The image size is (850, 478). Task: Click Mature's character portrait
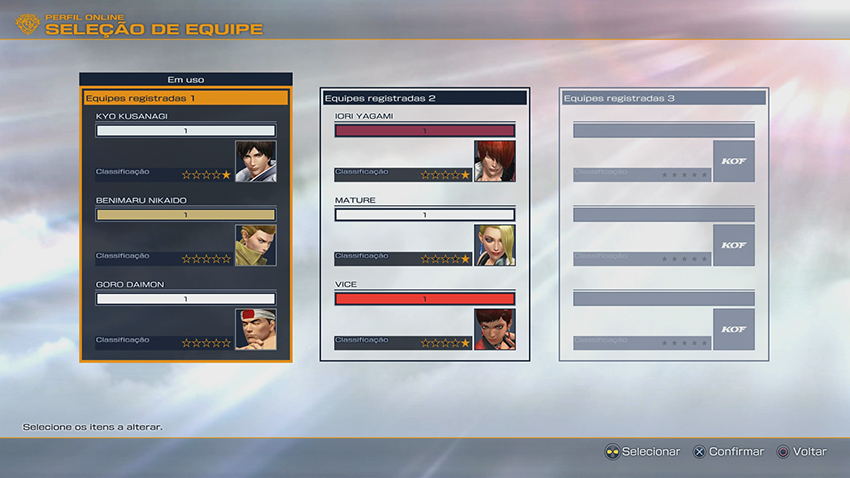(x=494, y=245)
